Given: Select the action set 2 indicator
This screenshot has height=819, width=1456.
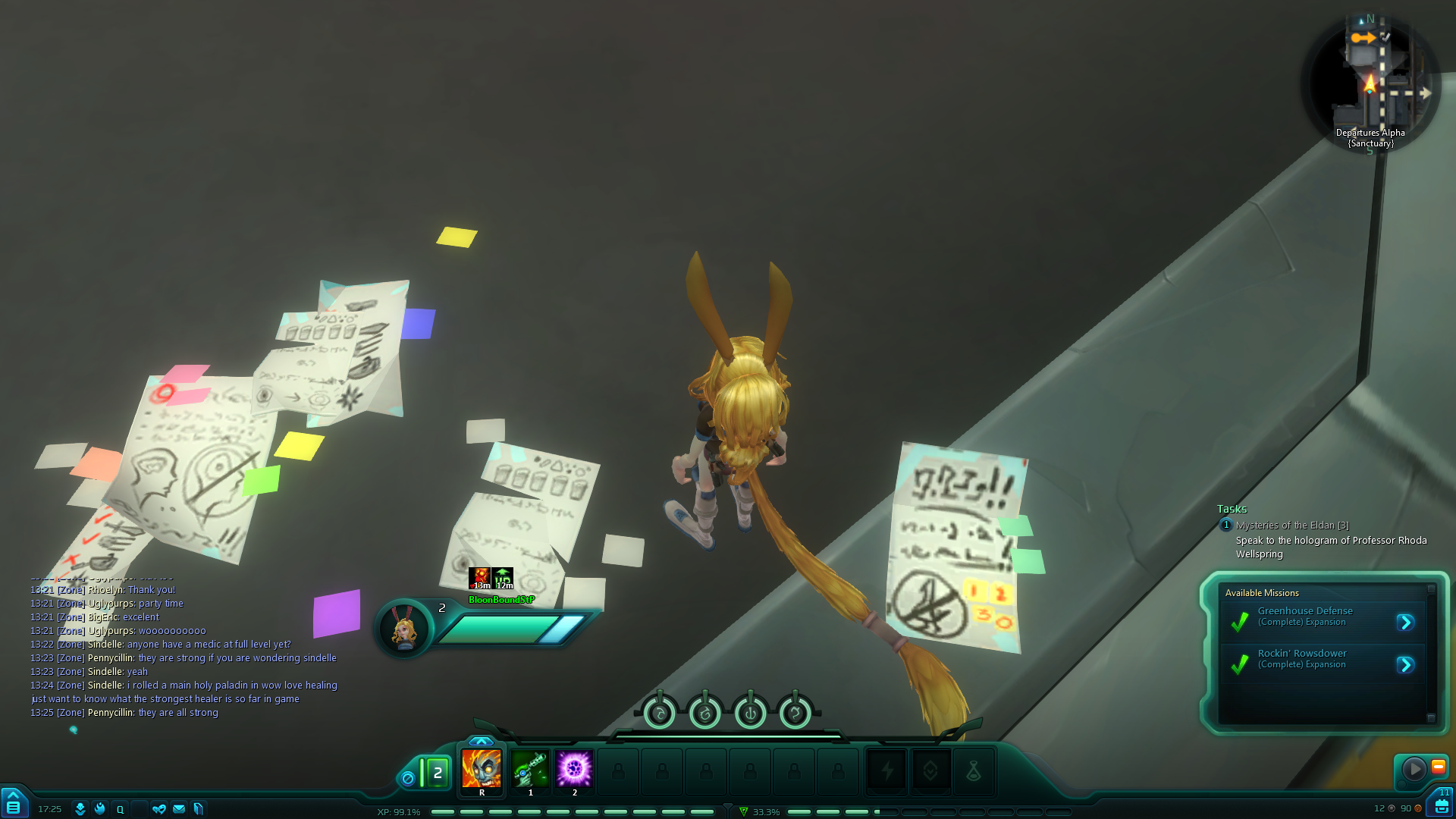Looking at the screenshot, I should click(437, 773).
